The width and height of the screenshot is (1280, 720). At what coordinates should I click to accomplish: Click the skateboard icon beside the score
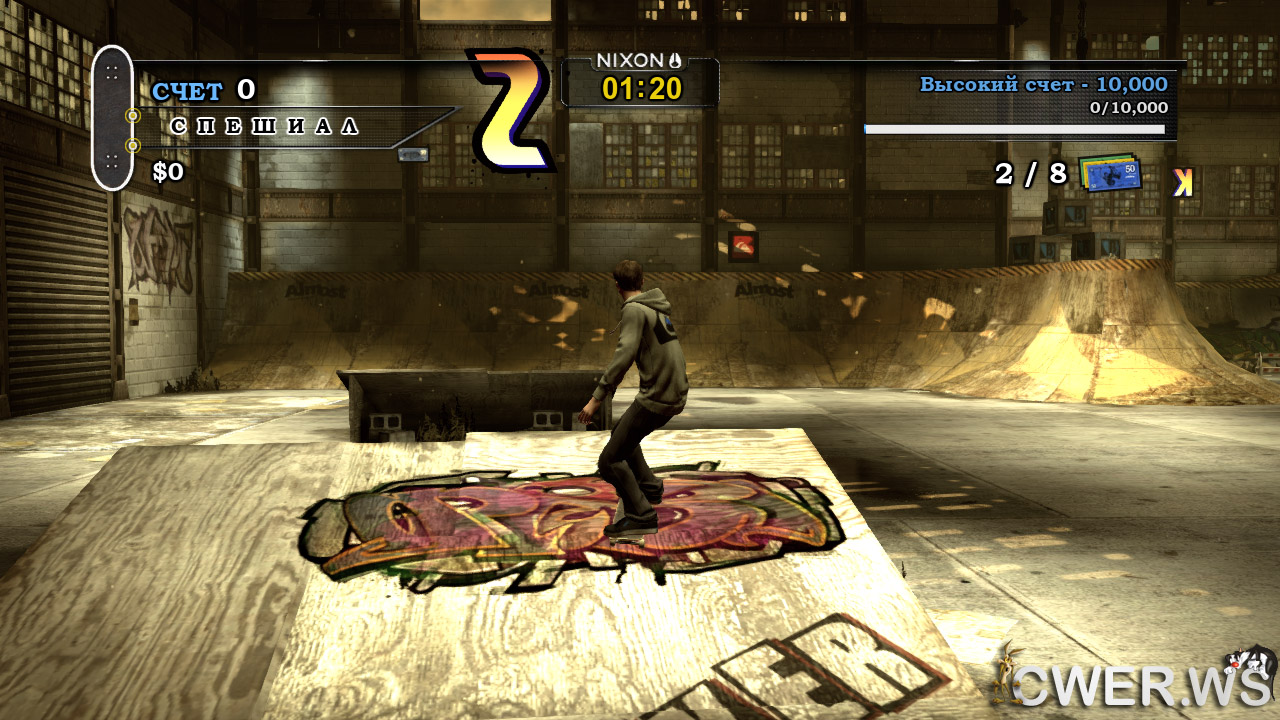(x=112, y=118)
